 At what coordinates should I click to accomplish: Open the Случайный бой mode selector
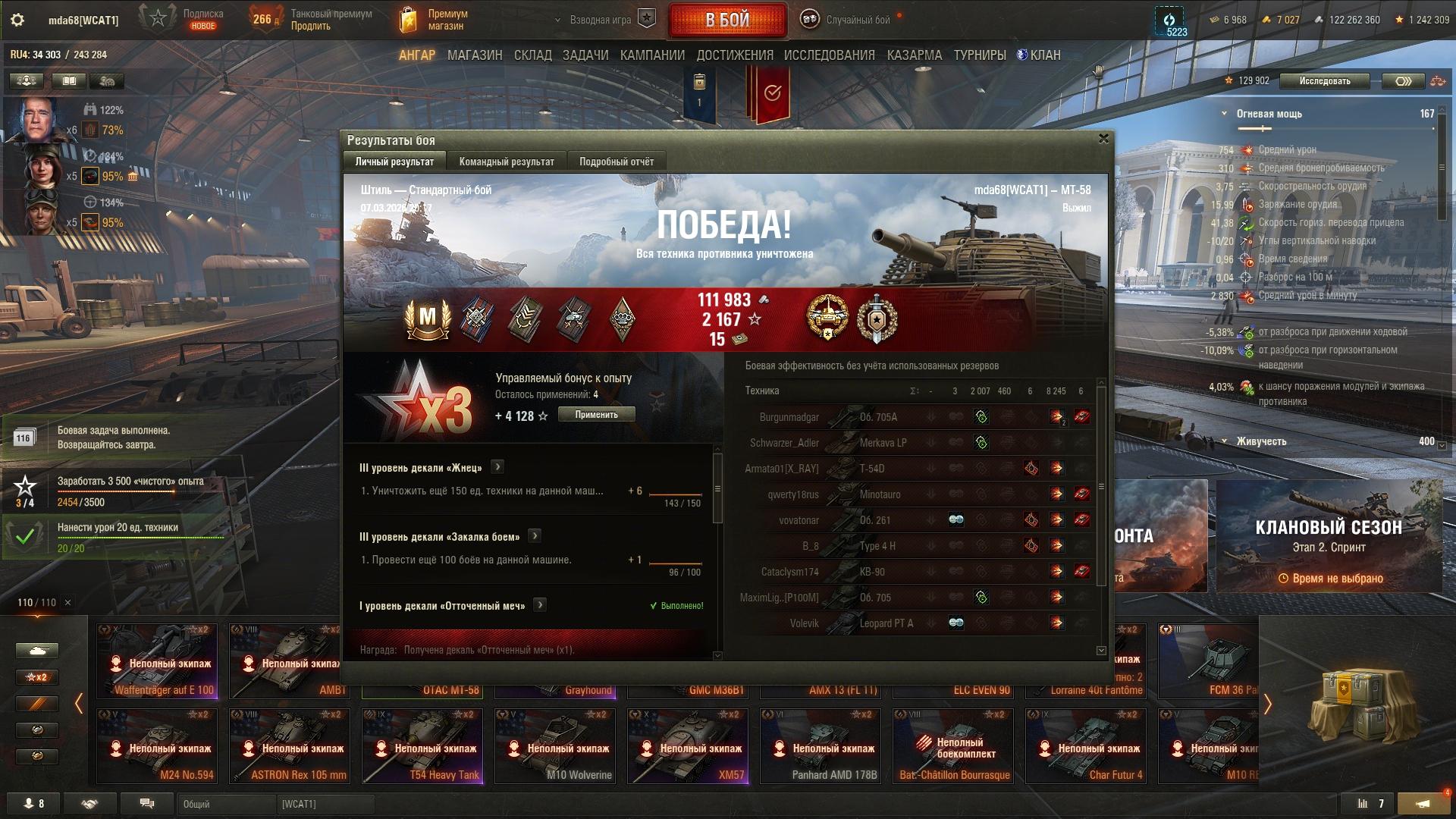pyautogui.click(x=849, y=20)
